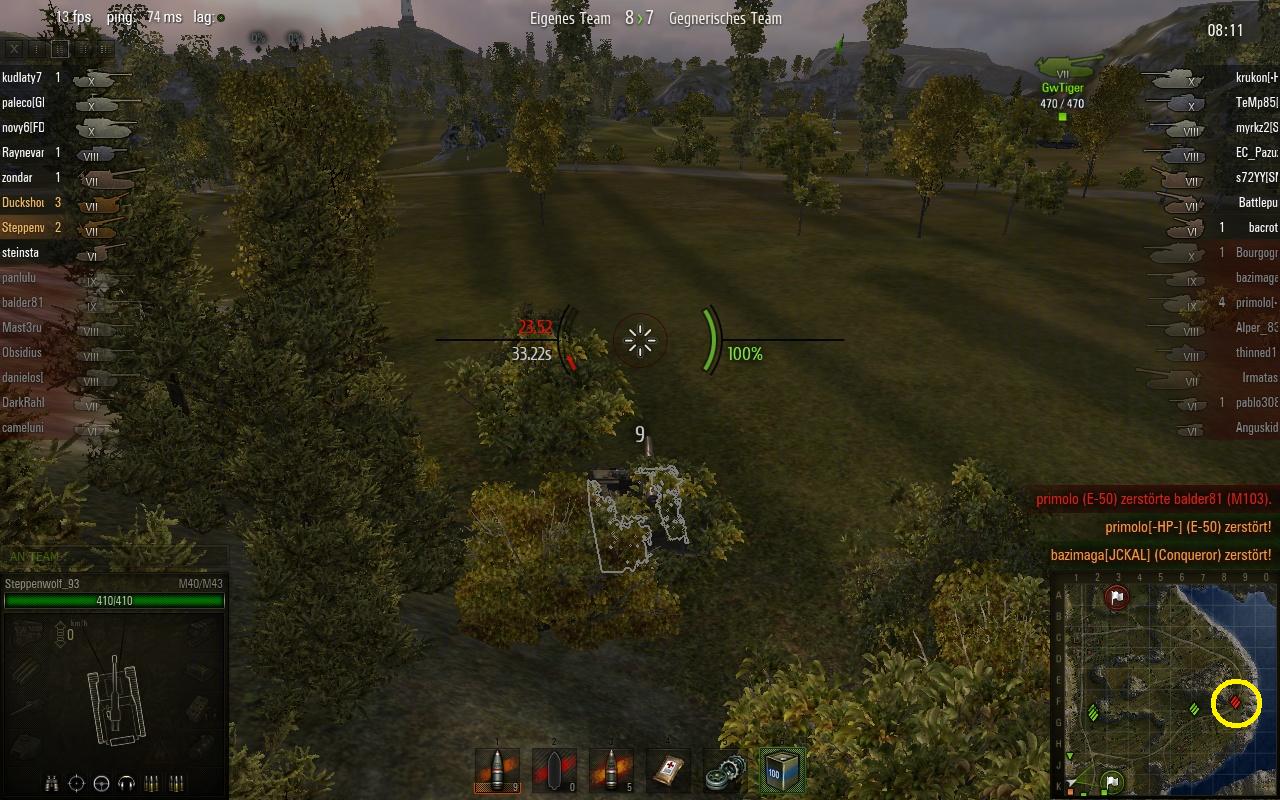
Task: Click the red enemy marker on the minimap
Action: (x=1236, y=703)
